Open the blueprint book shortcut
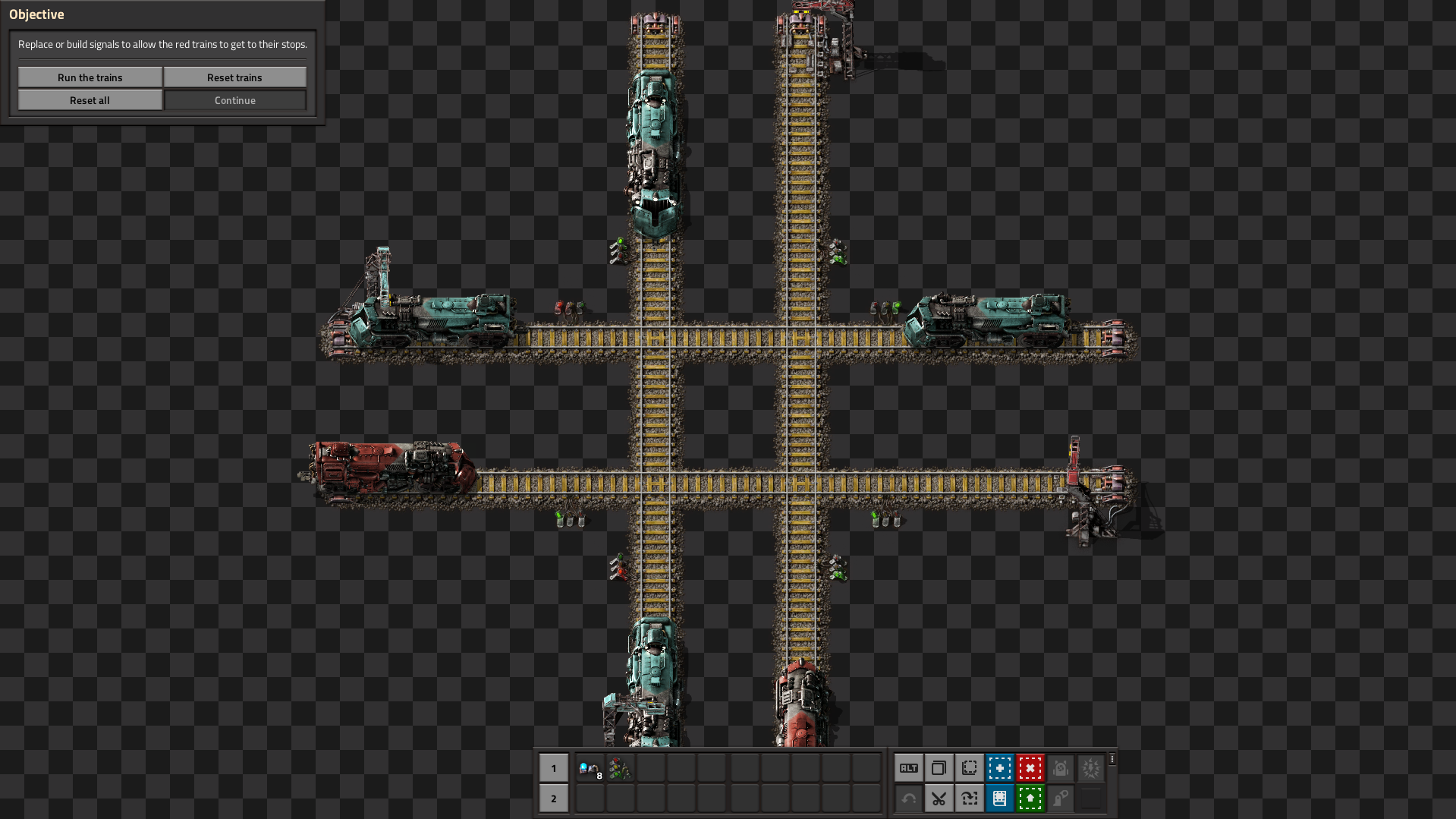The width and height of the screenshot is (1456, 819). 1000,799
